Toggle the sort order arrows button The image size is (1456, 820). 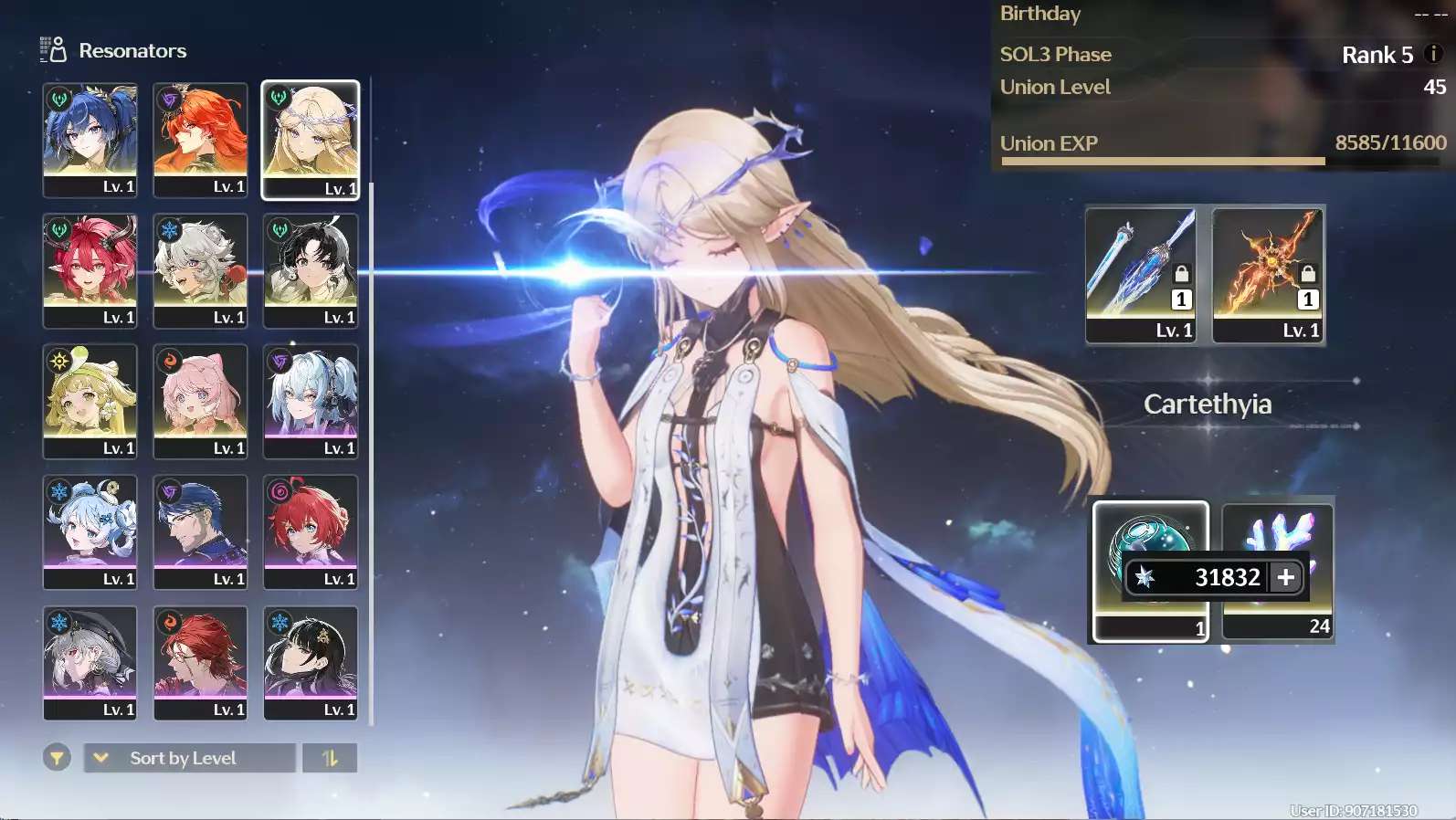pos(330,758)
